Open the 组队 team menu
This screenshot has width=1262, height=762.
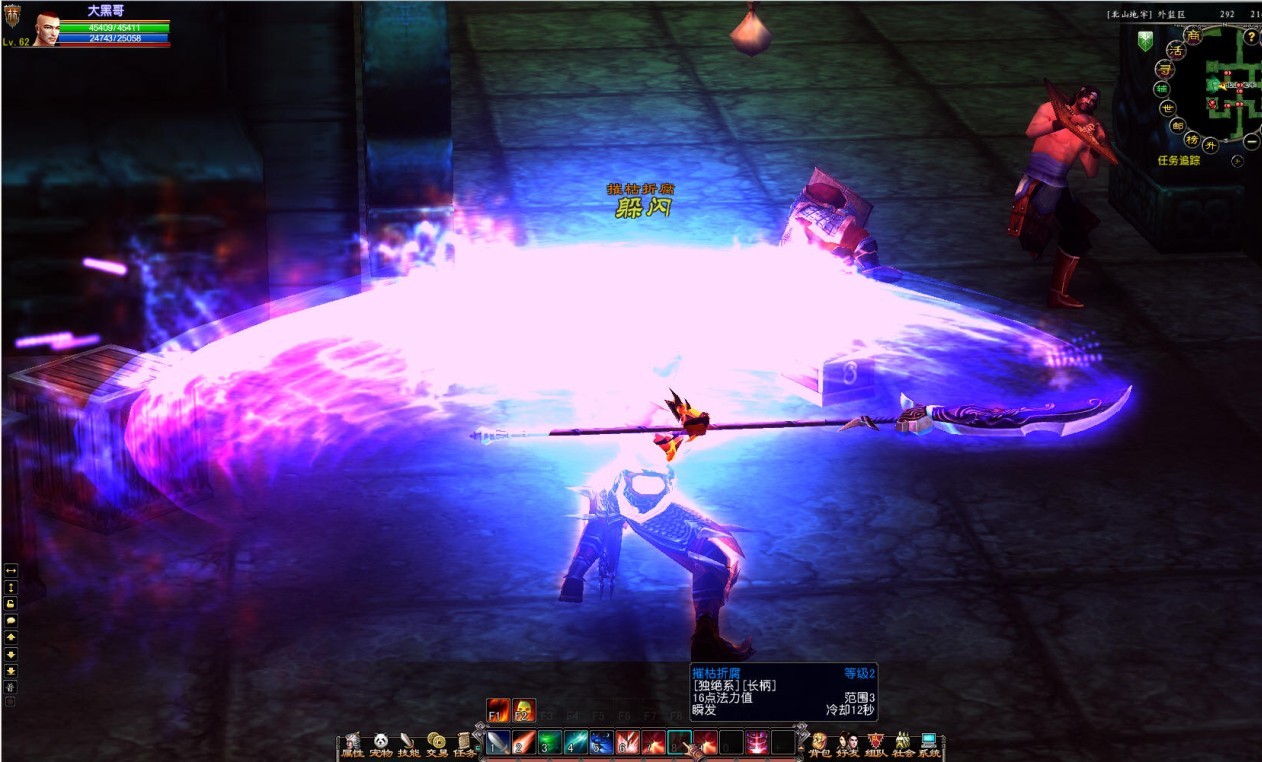point(875,744)
